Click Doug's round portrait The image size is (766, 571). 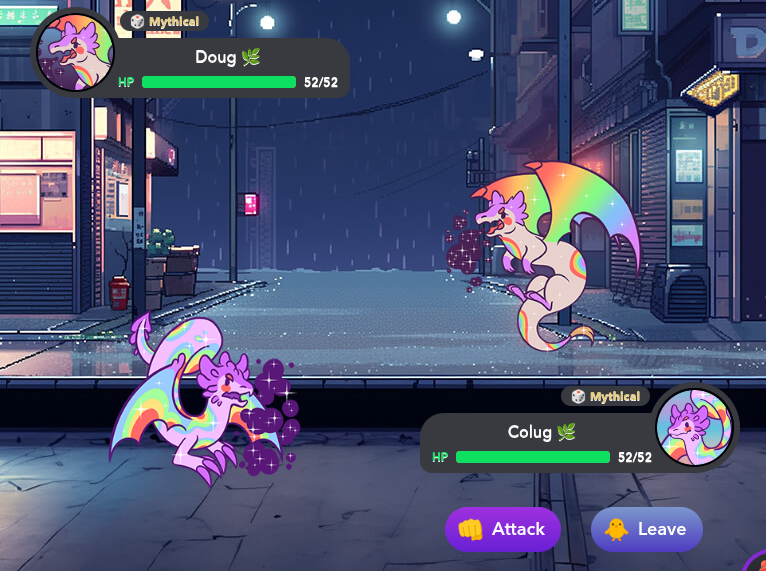click(74, 54)
